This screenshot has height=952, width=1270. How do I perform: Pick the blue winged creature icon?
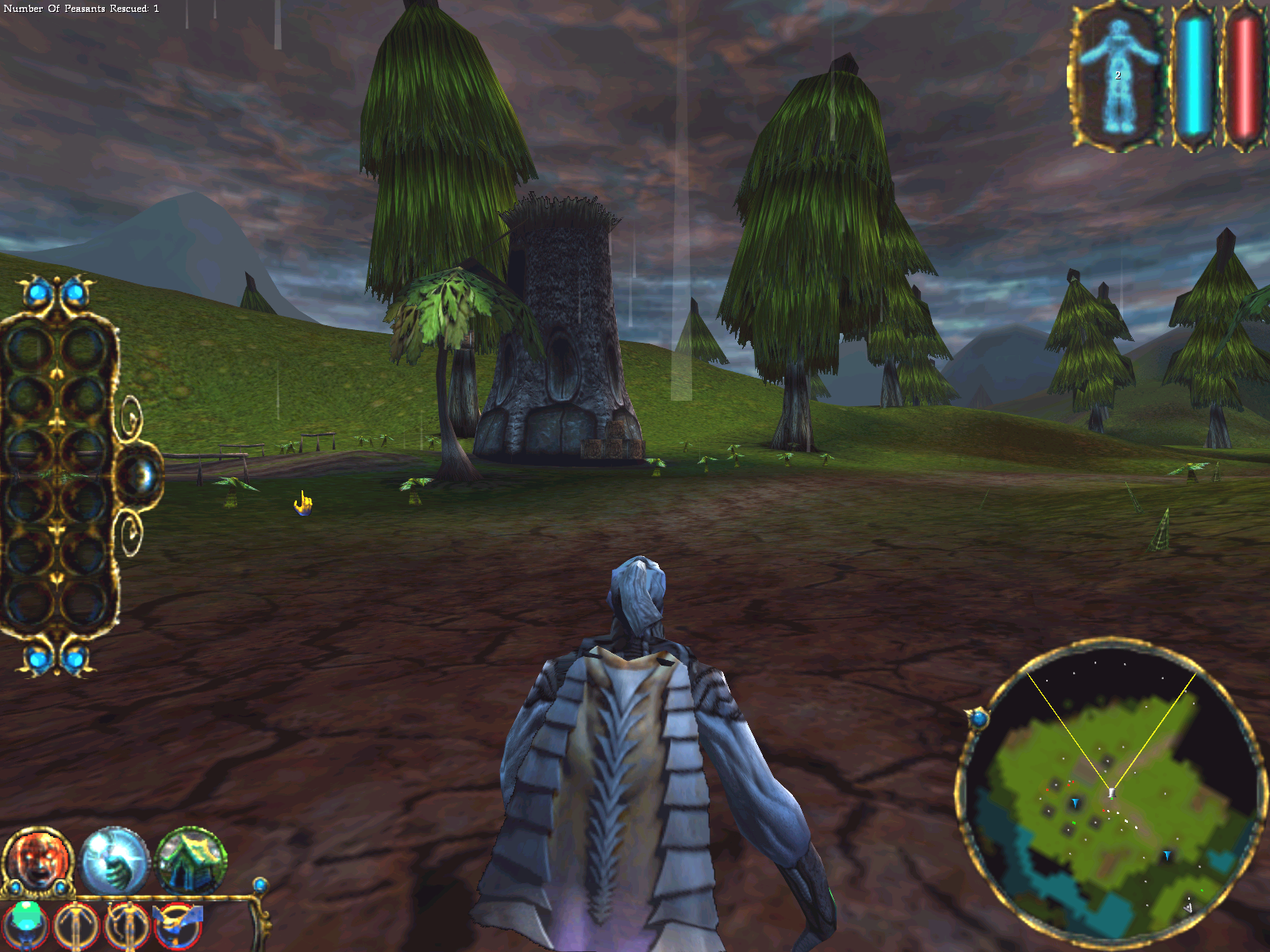pyautogui.click(x=179, y=925)
